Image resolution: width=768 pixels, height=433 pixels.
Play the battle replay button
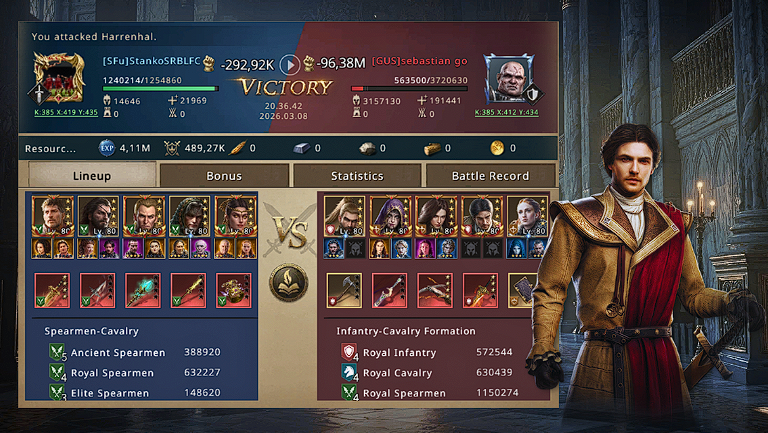289,65
